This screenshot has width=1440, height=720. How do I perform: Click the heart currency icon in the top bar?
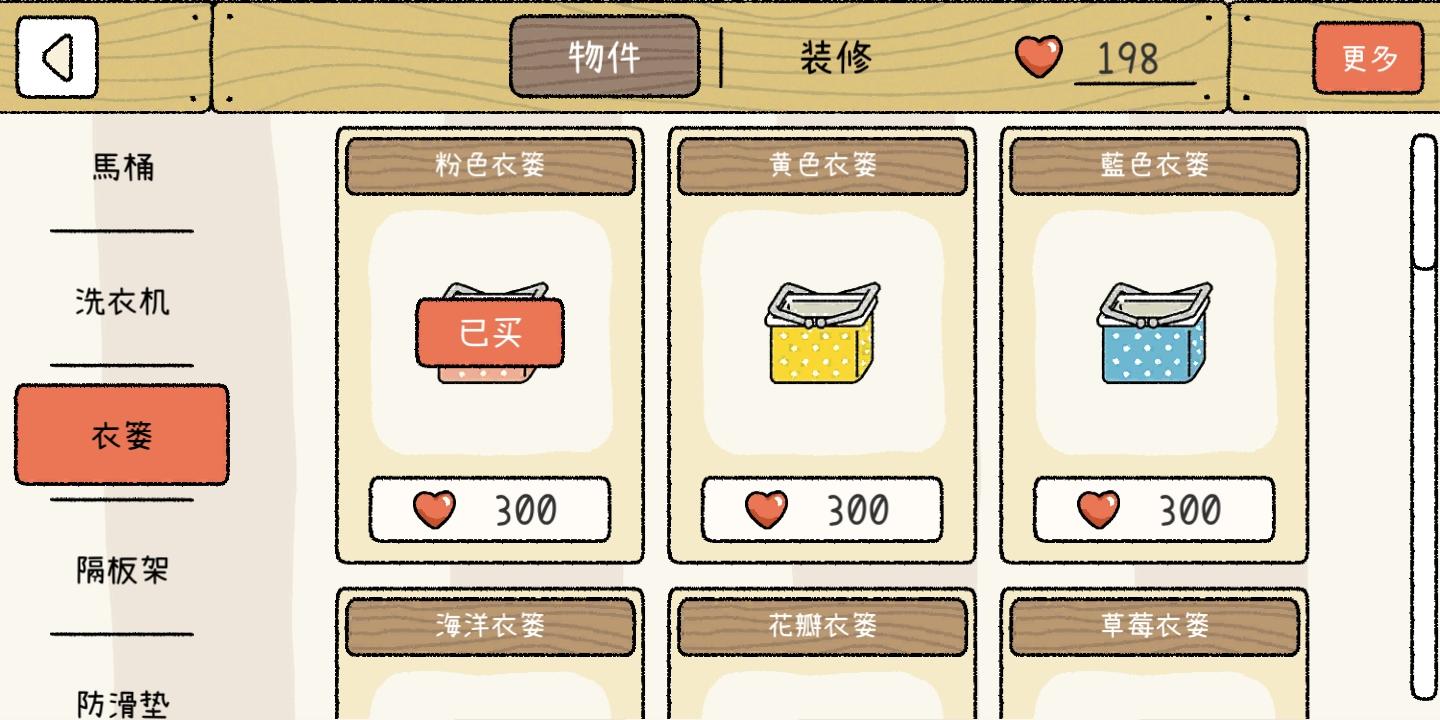coord(1040,58)
